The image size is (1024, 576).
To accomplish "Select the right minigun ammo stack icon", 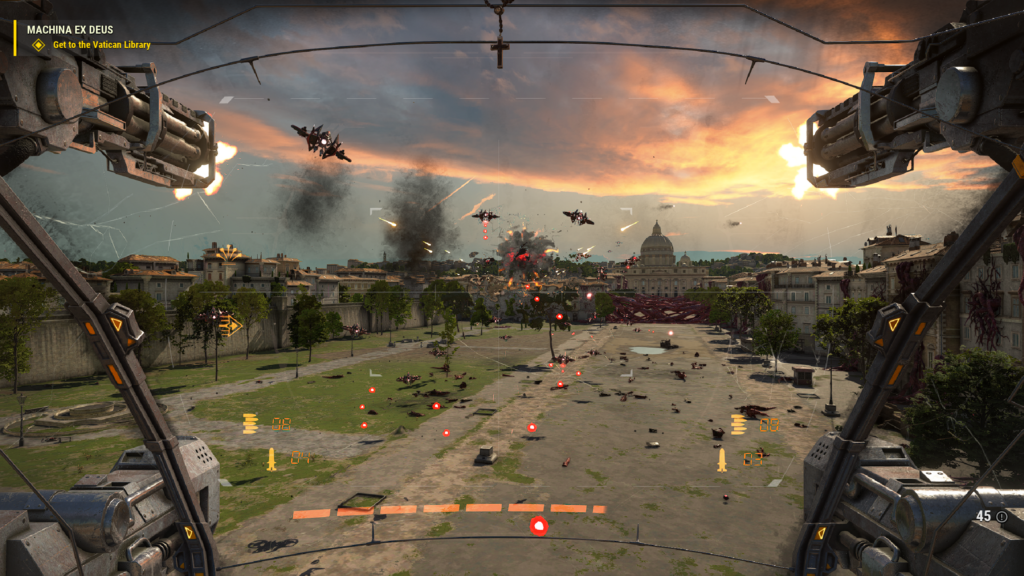I will [738, 424].
